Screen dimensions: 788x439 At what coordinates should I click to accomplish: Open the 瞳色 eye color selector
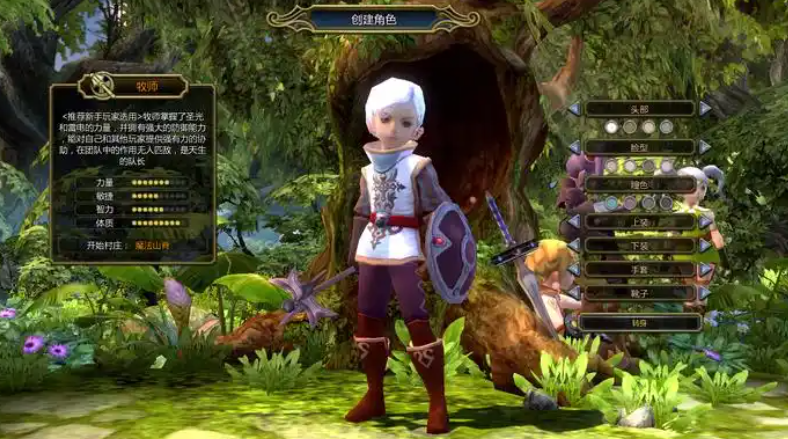tap(639, 184)
